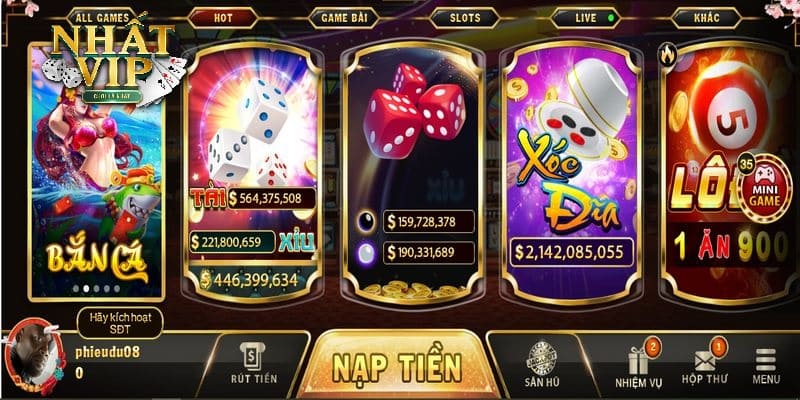Open Rút Tiền withdrawal
Viewport: 800px width, 400px height.
click(253, 365)
